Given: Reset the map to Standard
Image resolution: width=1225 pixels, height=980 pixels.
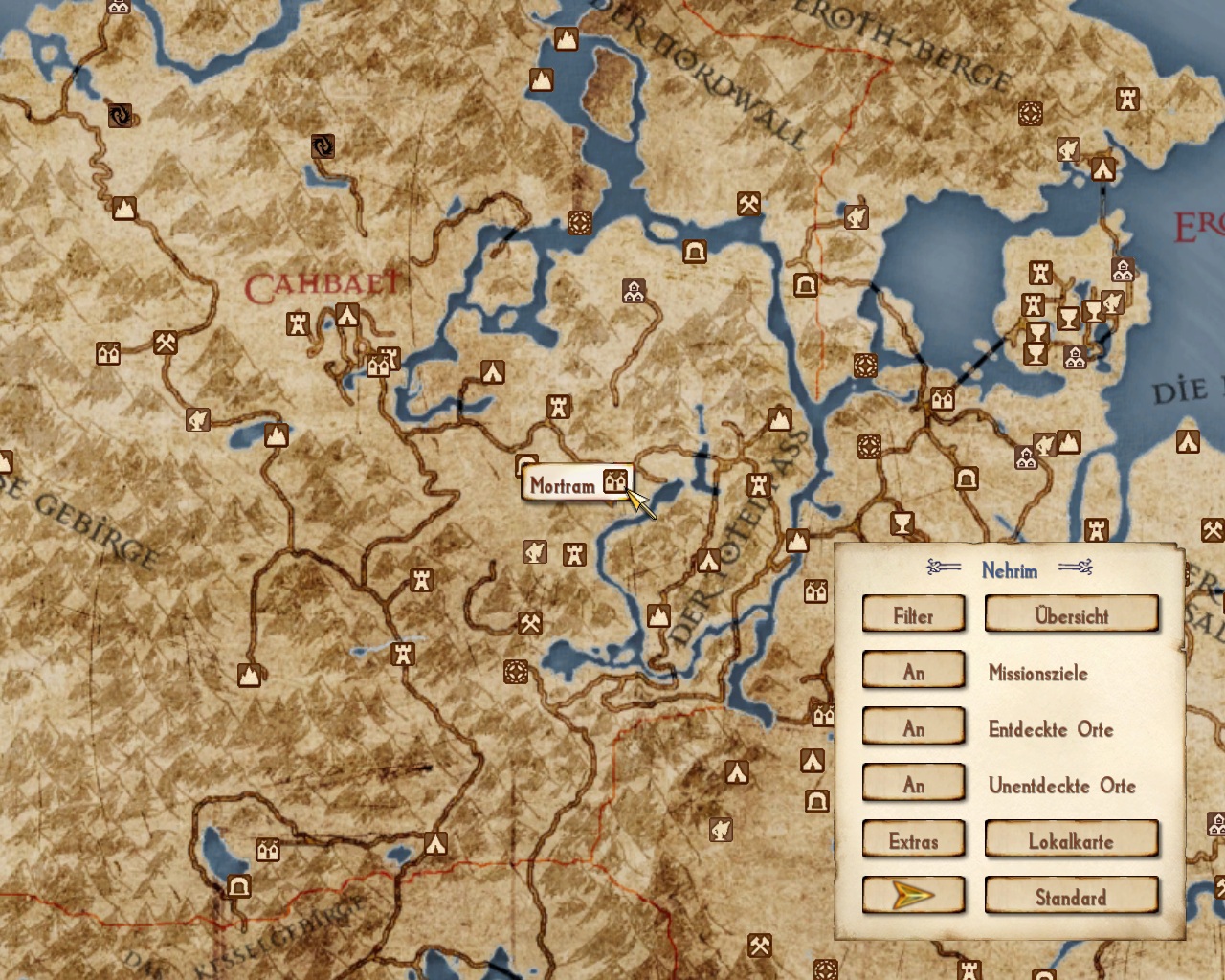Looking at the screenshot, I should pyautogui.click(x=1071, y=896).
